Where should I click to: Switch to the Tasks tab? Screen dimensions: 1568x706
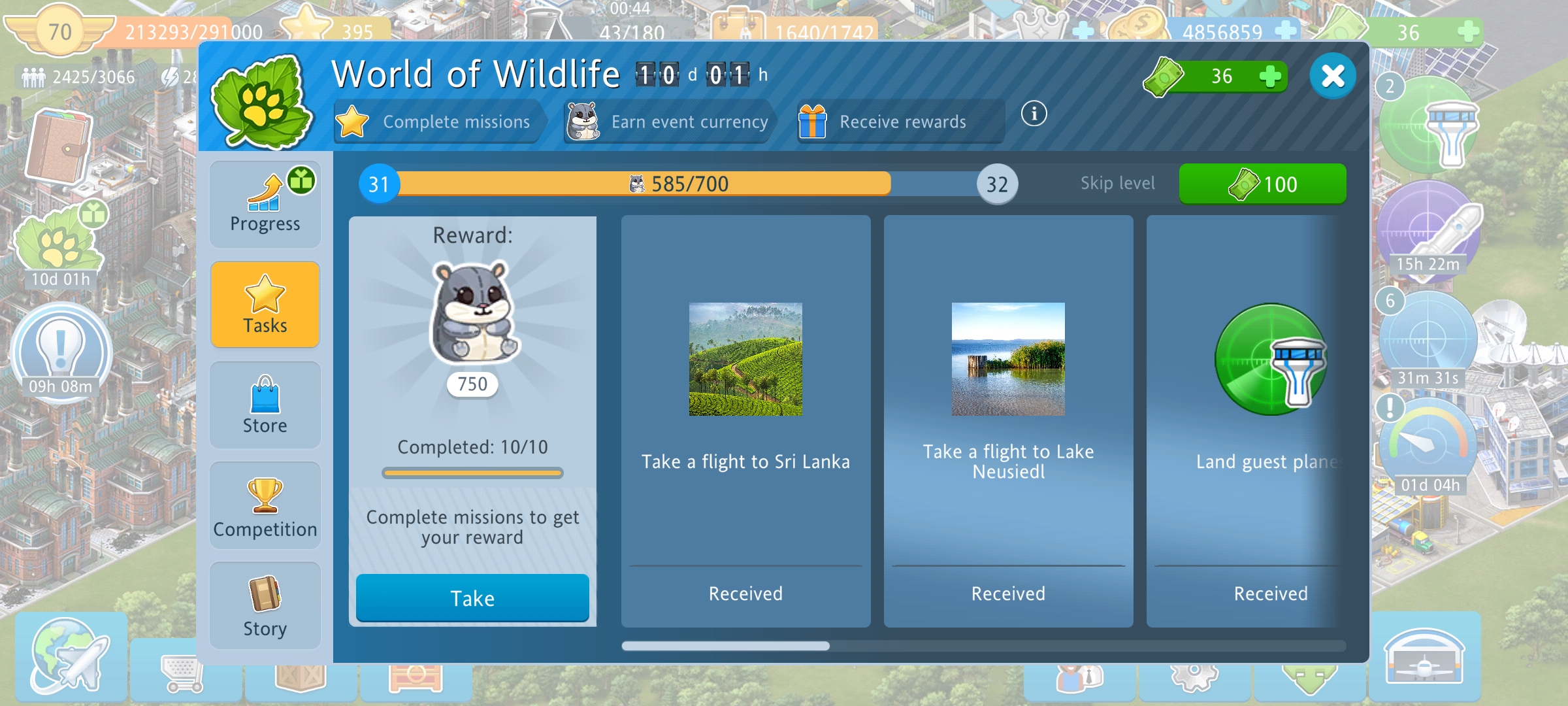tap(265, 305)
